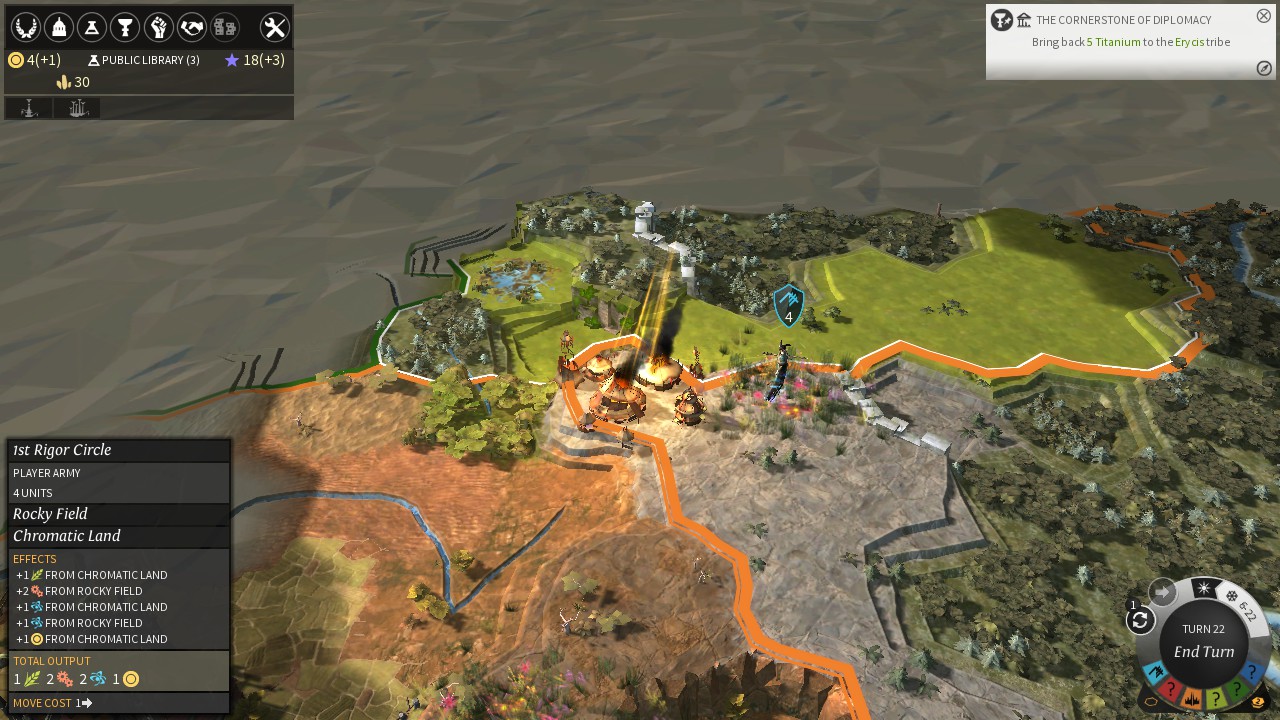The height and width of the screenshot is (720, 1280).
Task: Open the wrench and screwdriver game menu
Action: 274,27
